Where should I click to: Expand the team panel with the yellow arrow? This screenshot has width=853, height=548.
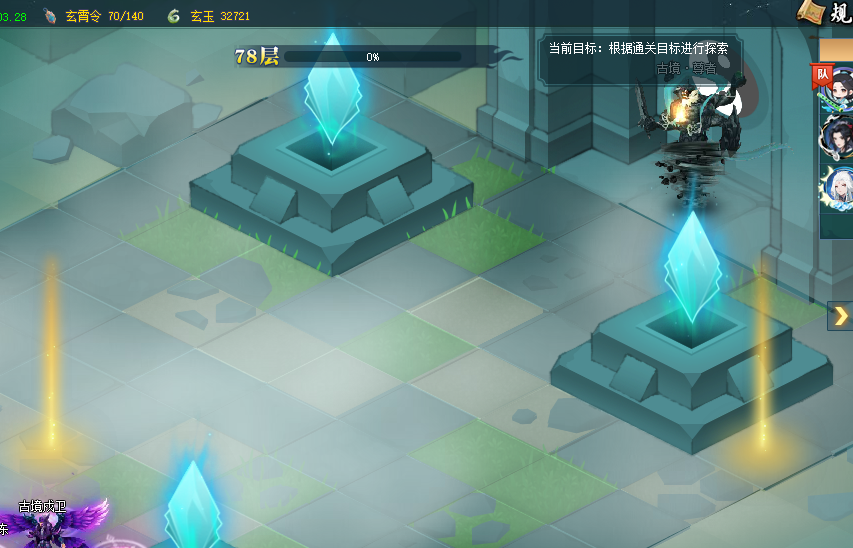[x=840, y=316]
